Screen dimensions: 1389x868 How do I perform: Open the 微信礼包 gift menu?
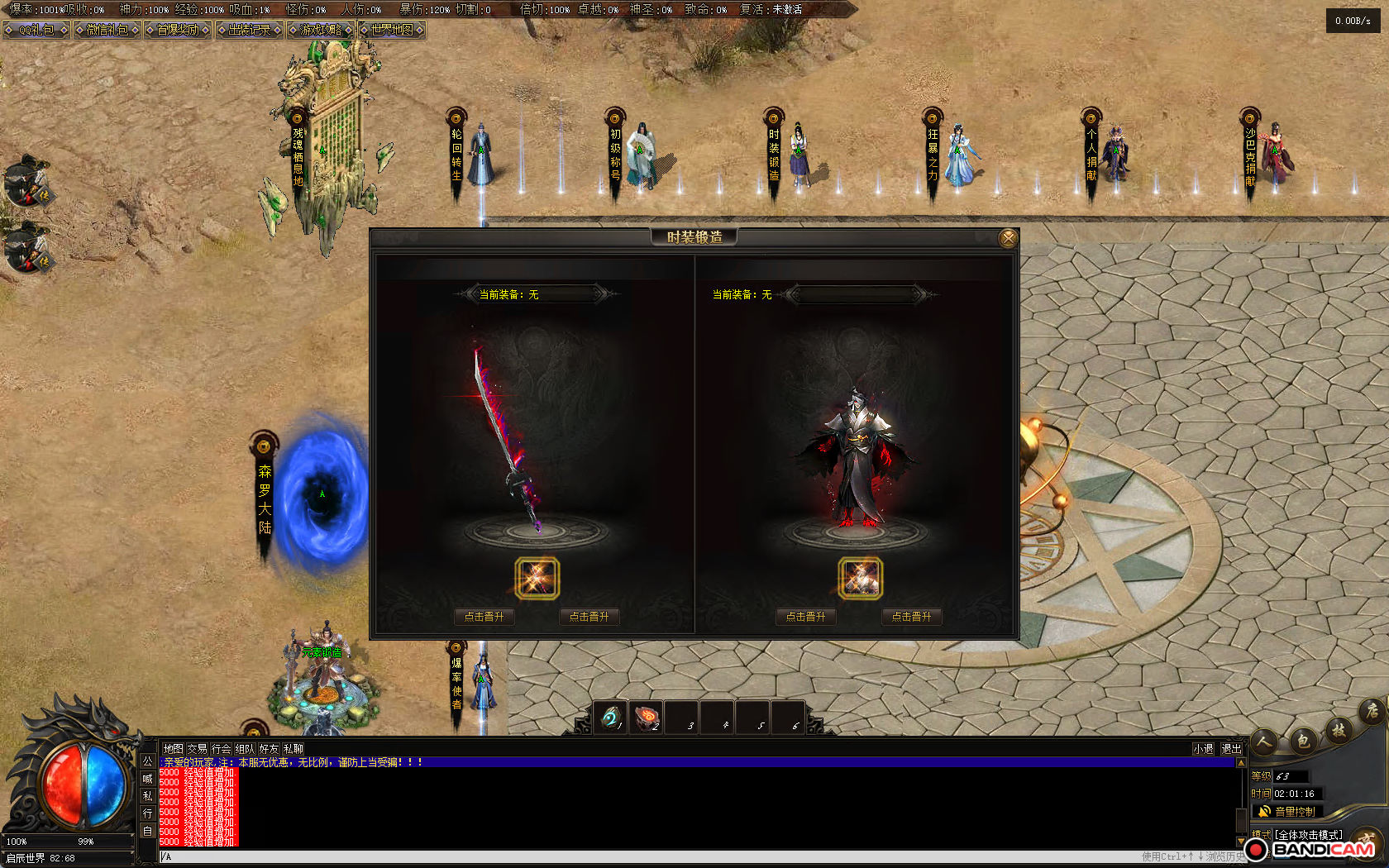point(107,30)
